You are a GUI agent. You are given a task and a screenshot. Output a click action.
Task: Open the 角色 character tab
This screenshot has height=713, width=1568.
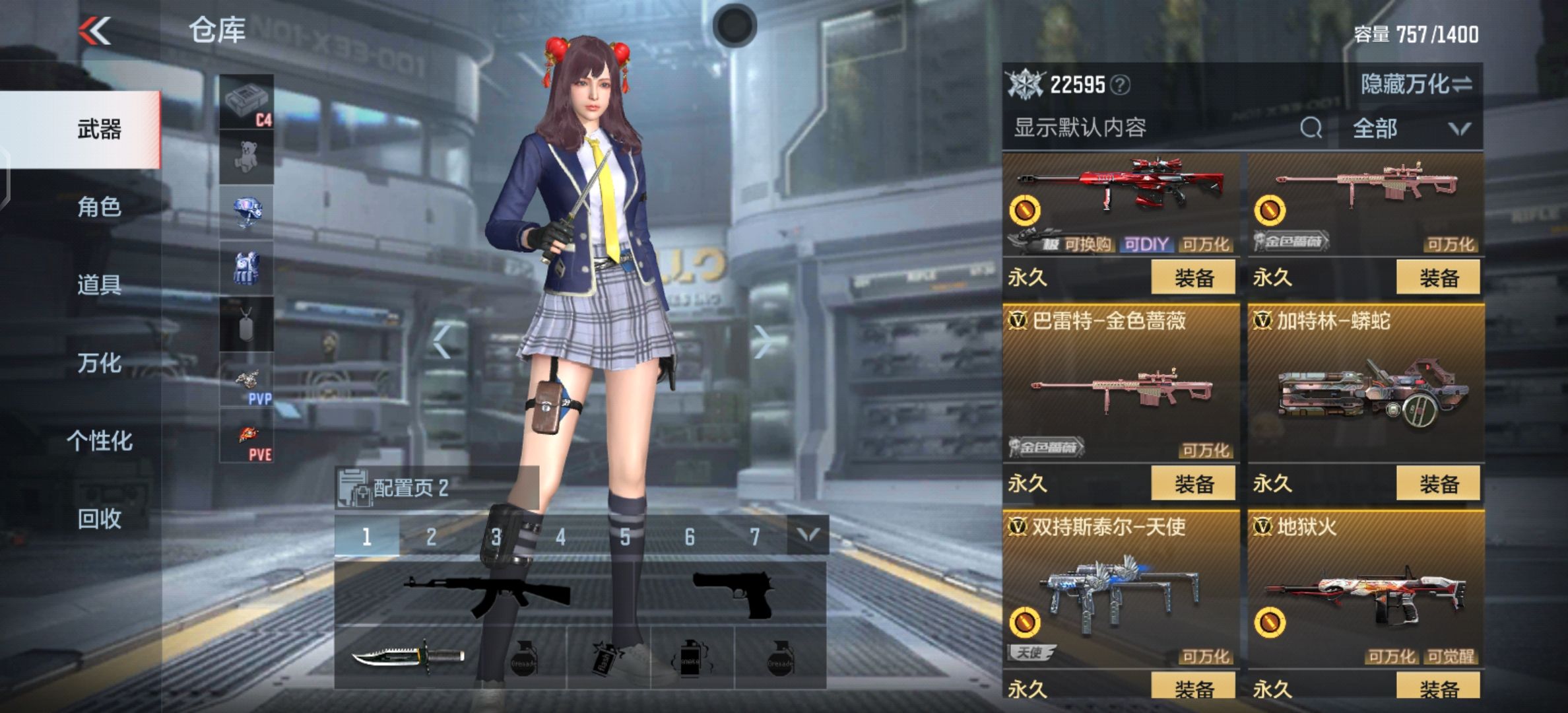coord(99,207)
